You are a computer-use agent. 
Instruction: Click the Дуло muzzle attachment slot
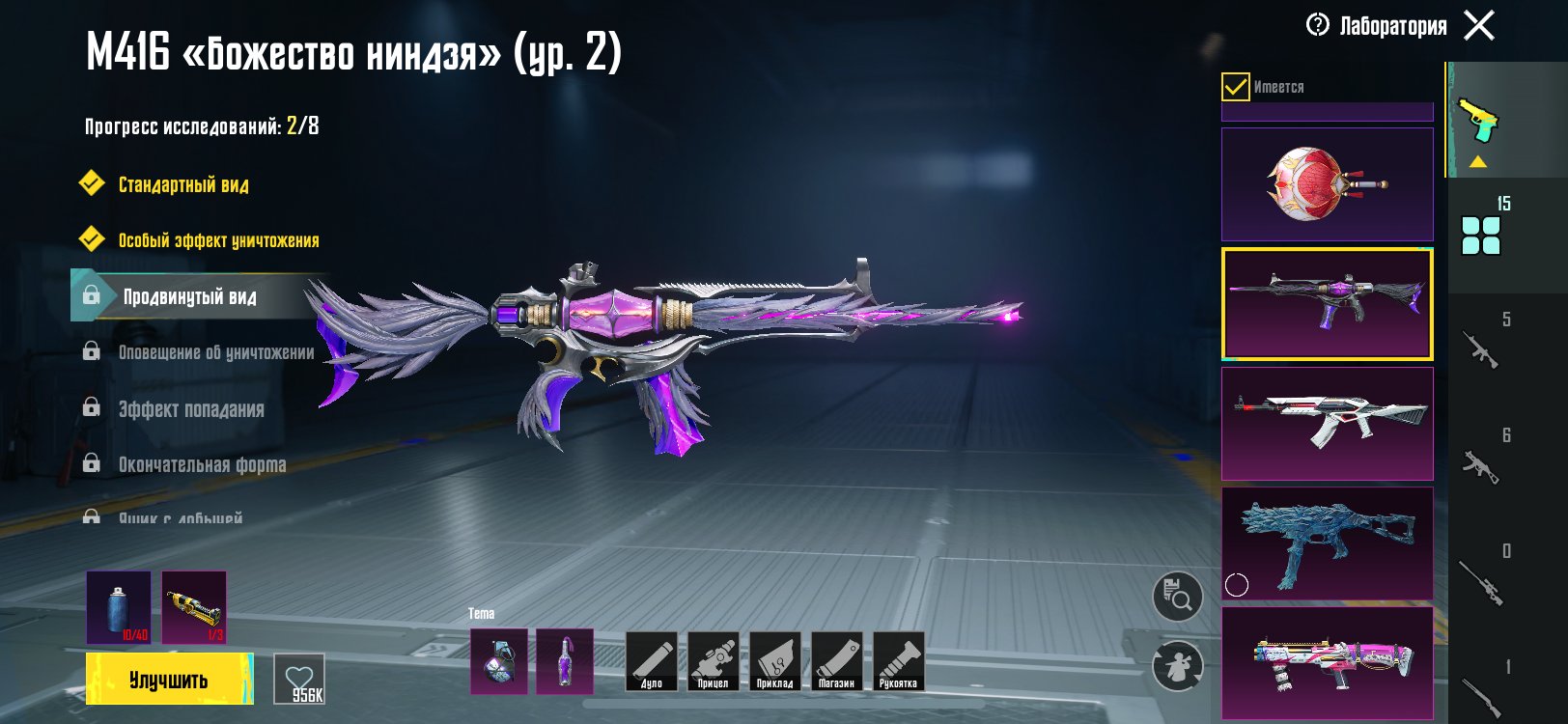coord(652,662)
